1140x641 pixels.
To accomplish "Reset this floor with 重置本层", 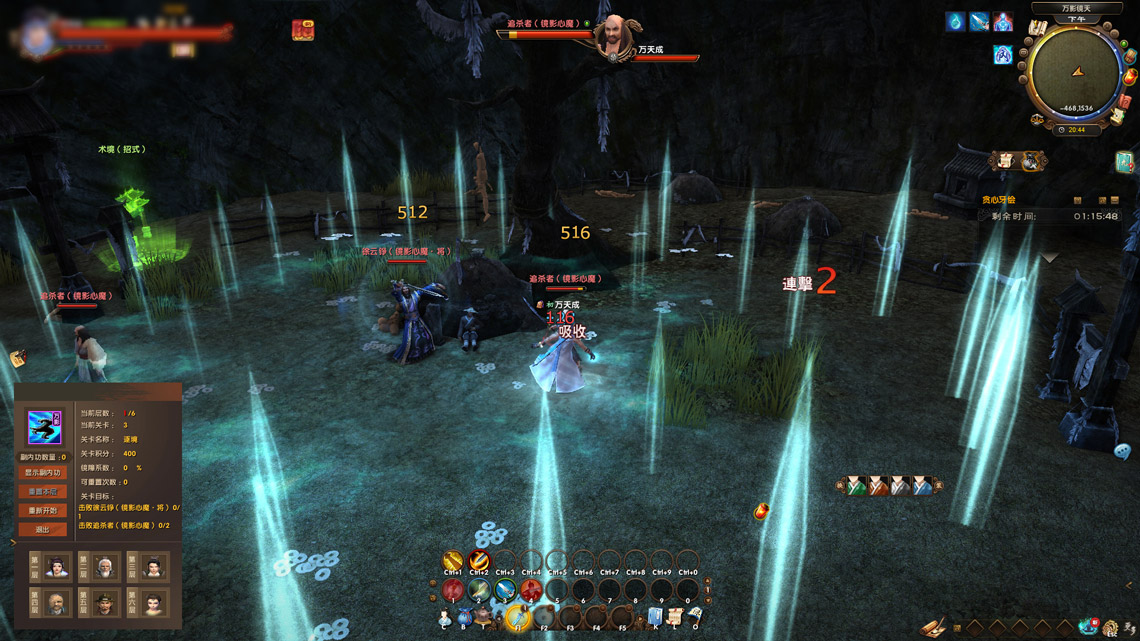I will [42, 491].
